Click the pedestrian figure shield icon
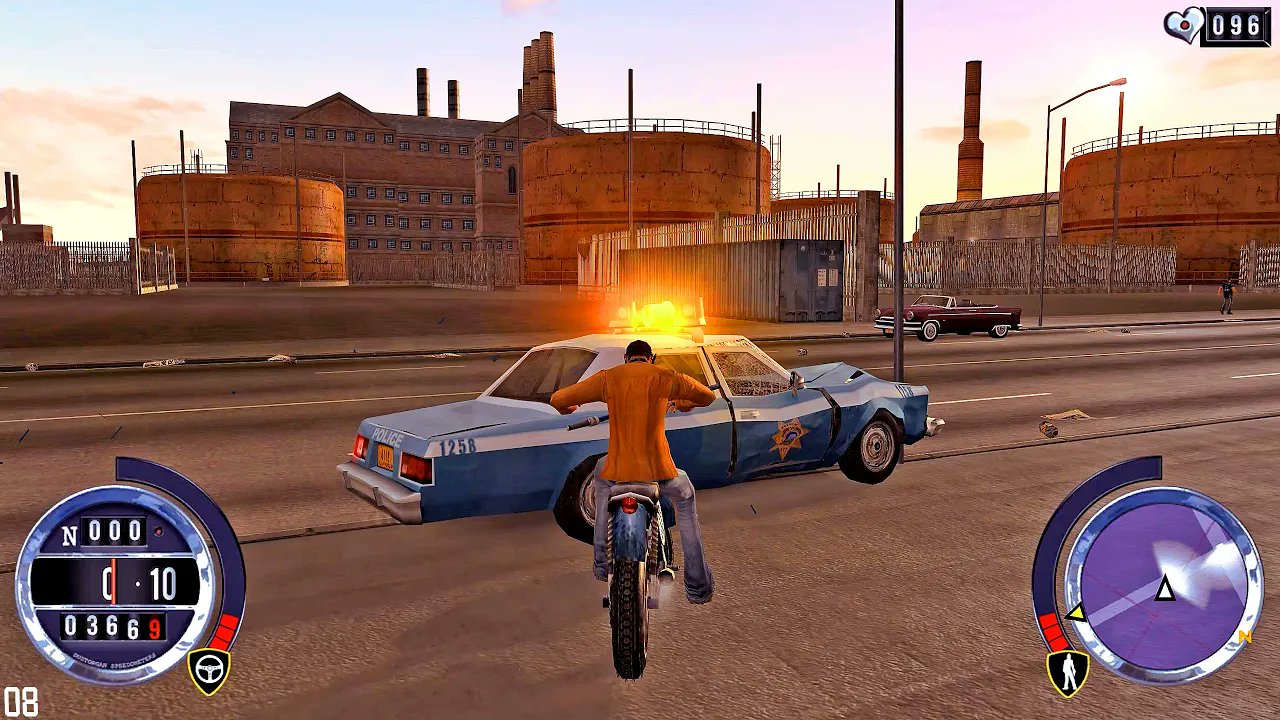 point(1068,673)
